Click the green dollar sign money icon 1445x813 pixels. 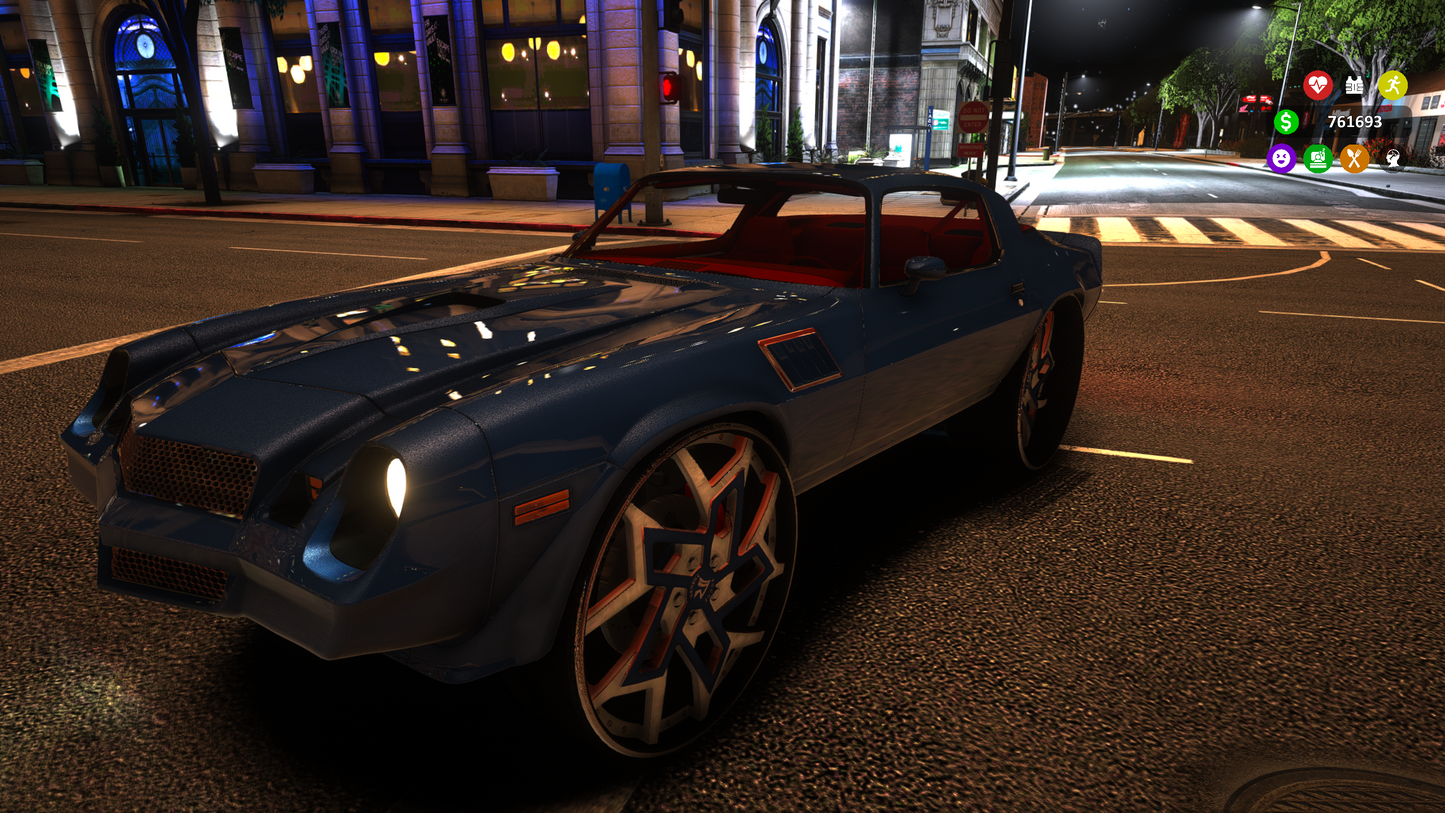point(1286,122)
